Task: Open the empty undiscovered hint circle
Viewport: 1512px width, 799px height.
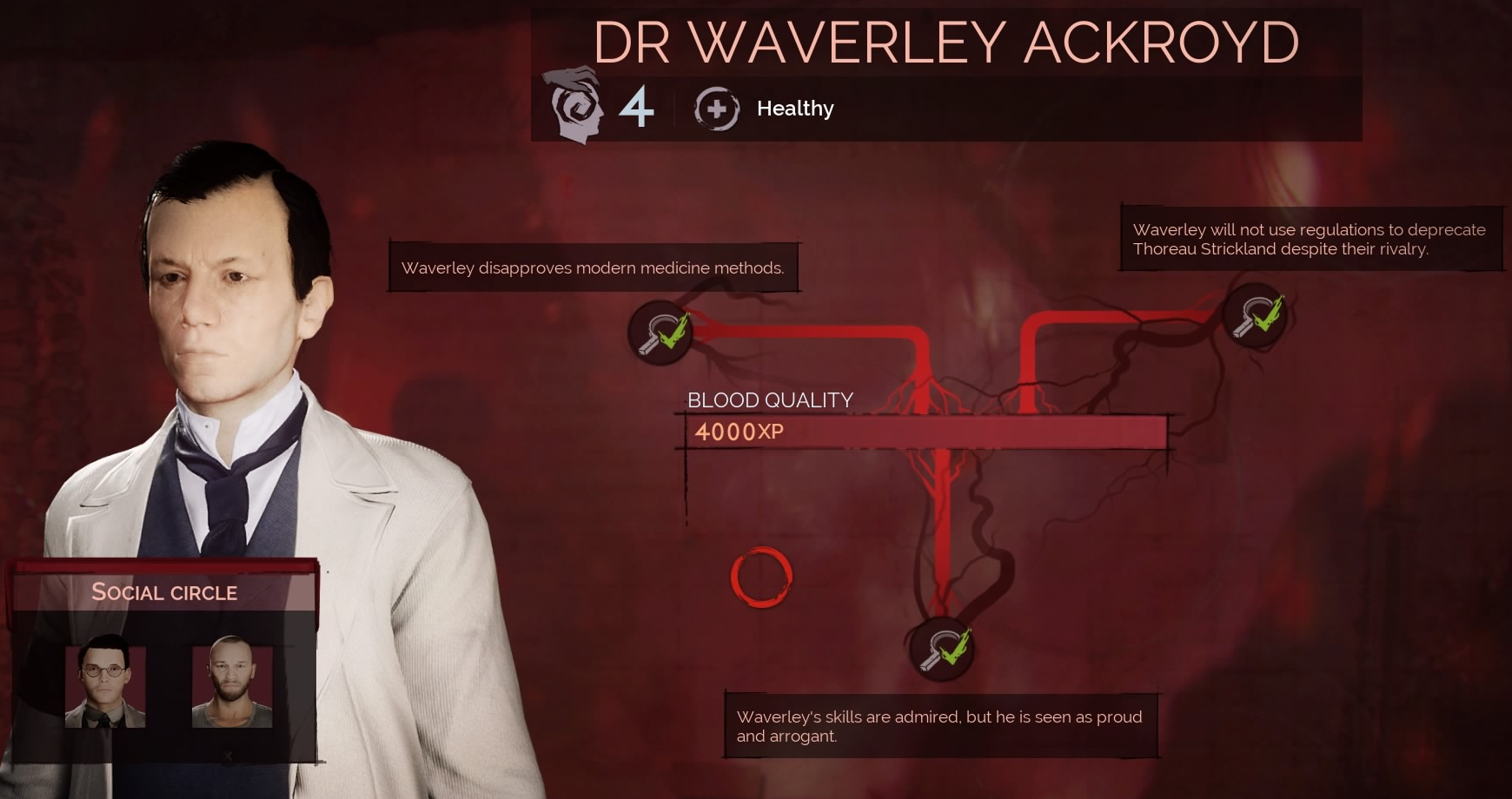Action: coord(761,579)
